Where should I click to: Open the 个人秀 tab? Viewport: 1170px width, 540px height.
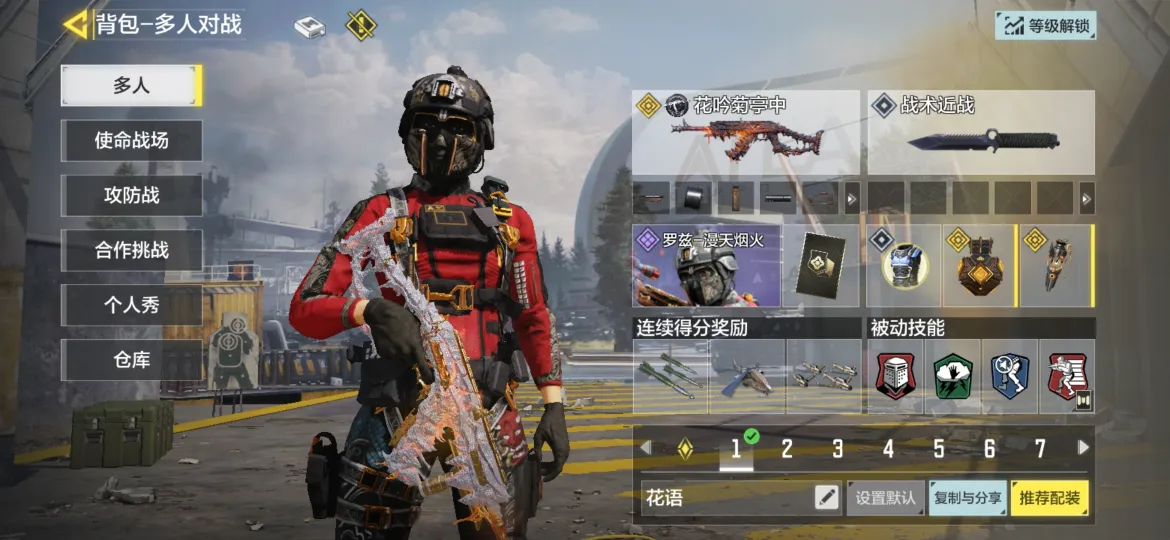coord(131,305)
